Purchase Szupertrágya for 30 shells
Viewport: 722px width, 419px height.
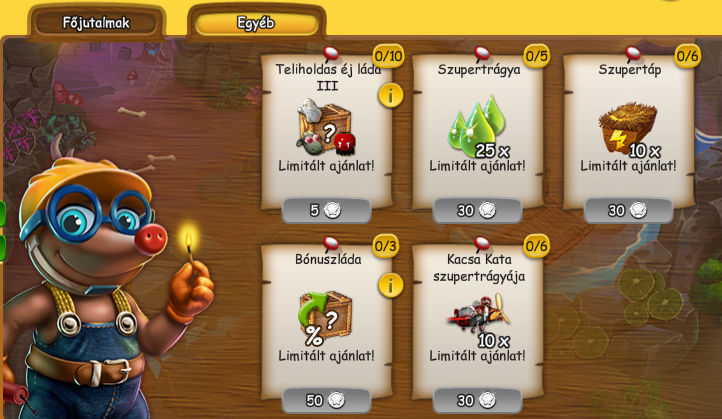coord(477,210)
